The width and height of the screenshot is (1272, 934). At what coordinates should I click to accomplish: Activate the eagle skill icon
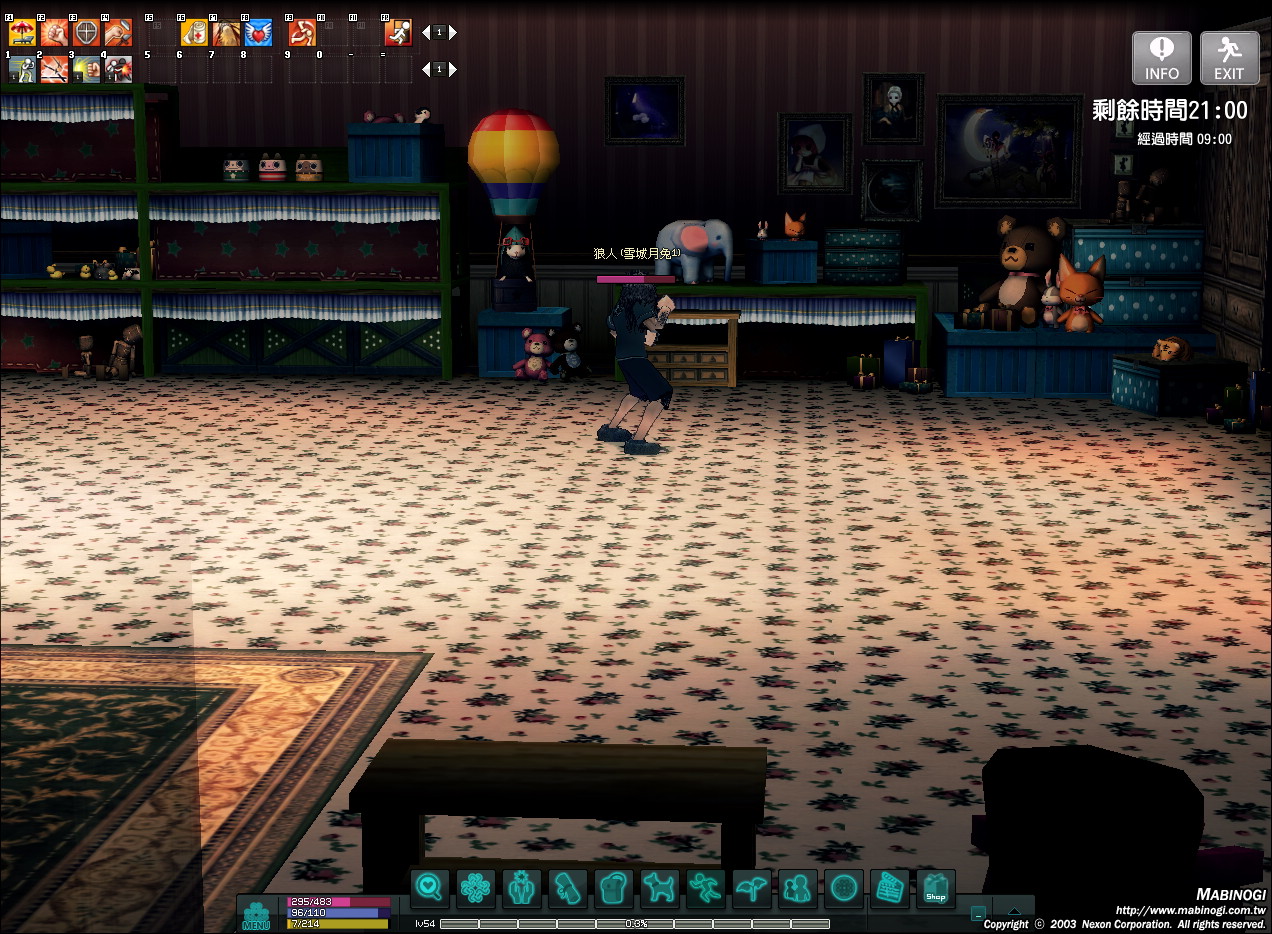click(x=226, y=33)
